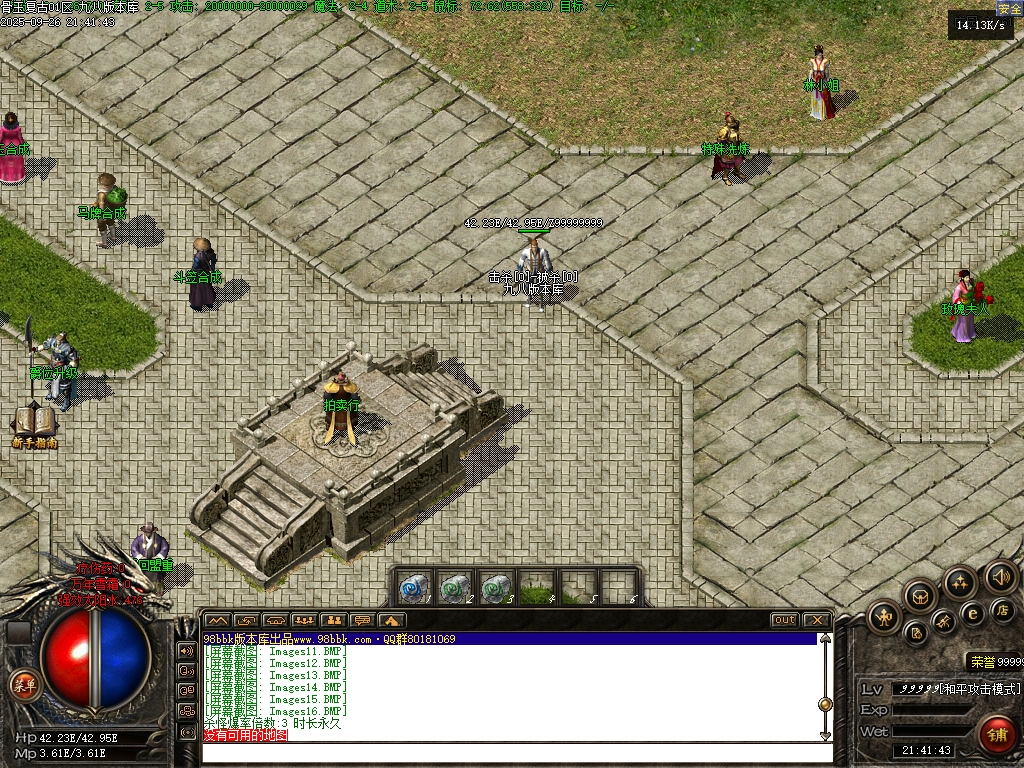Toggle the sound speaker button
The image size is (1024, 768).
[x=1000, y=575]
